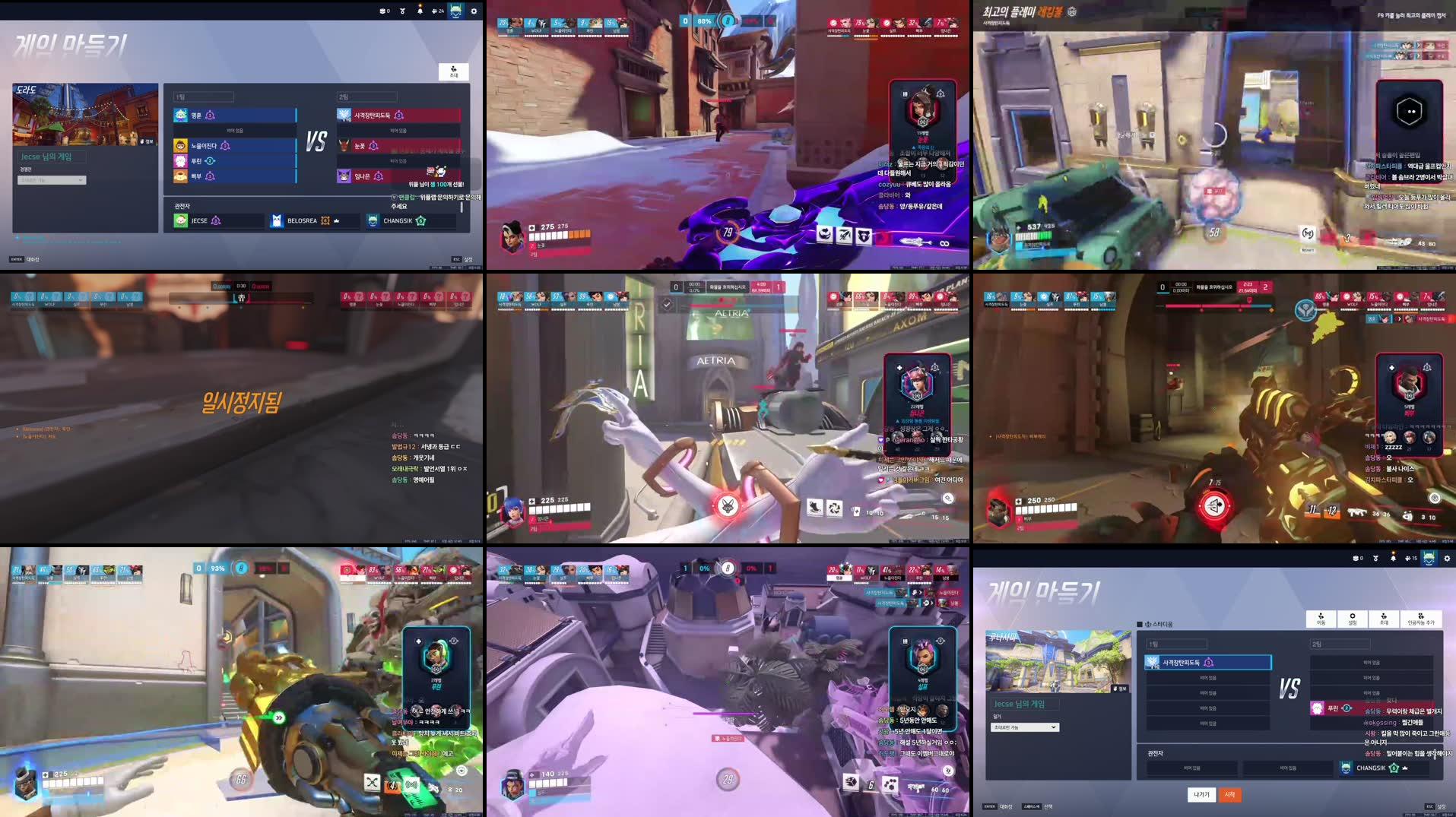This screenshot has width=1456, height=817.
Task: Expand the 초대로만 가능 invite-only dropdown
Action: (x=1025, y=727)
